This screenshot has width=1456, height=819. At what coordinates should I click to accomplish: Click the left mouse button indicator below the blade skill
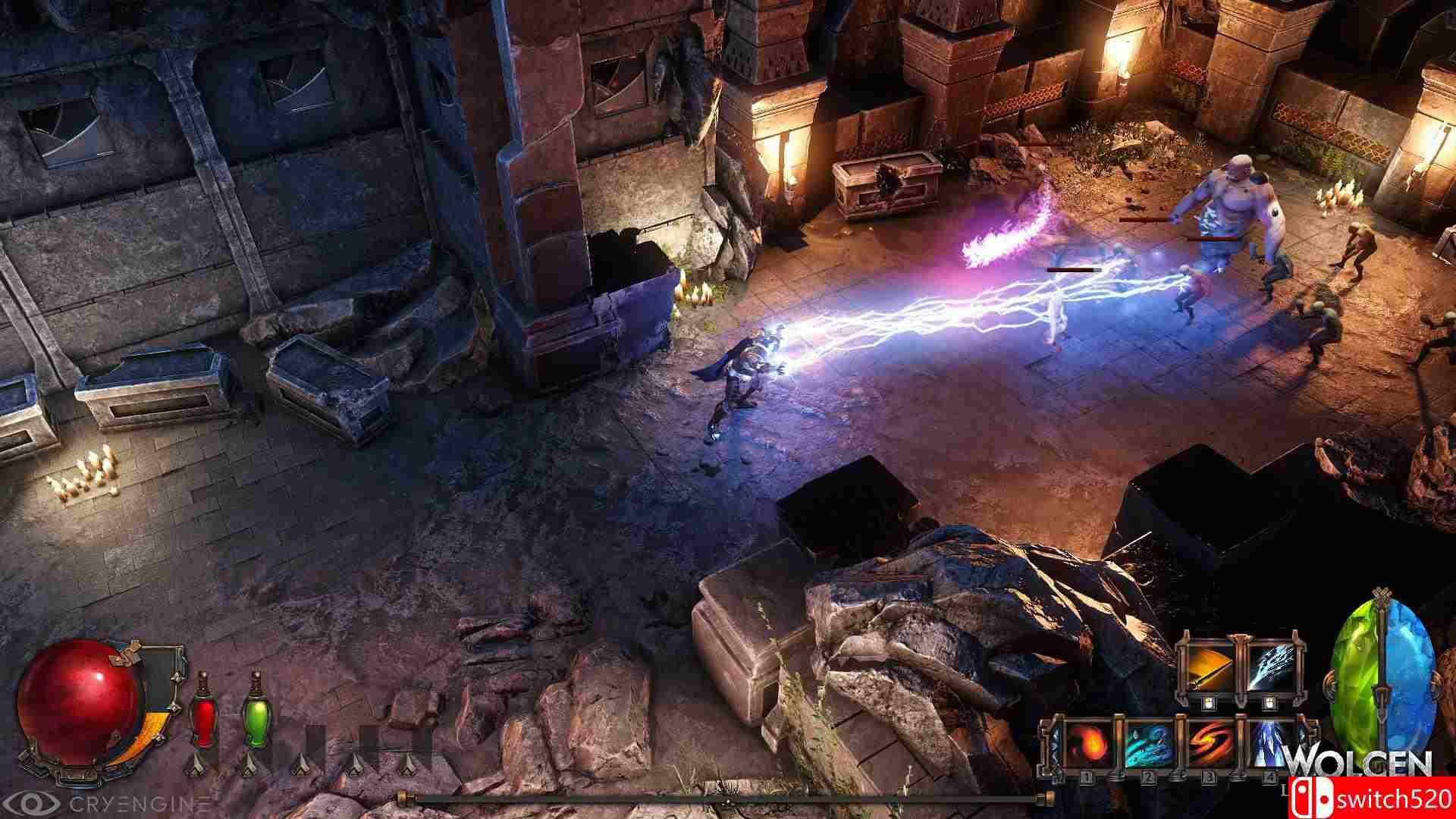[x=1209, y=703]
